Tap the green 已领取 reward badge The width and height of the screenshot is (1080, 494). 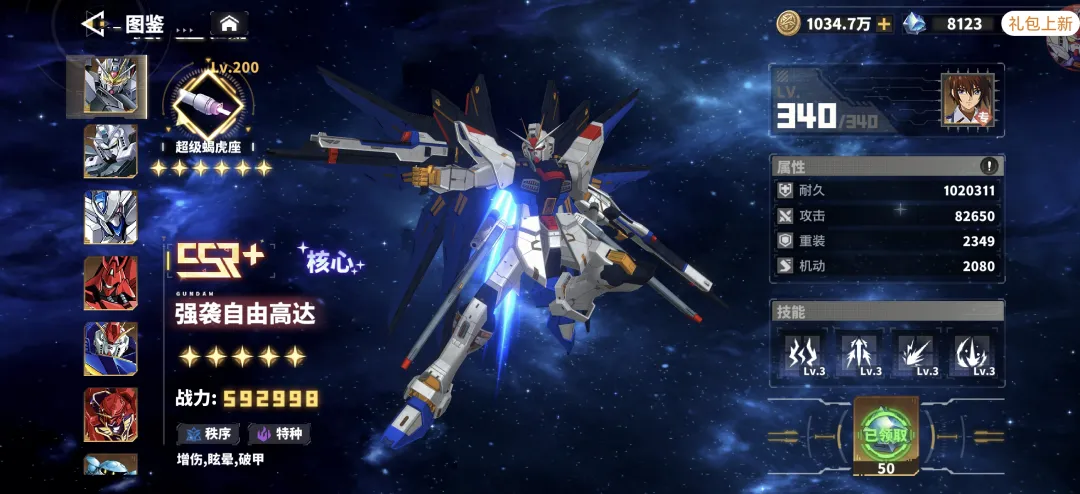[884, 434]
